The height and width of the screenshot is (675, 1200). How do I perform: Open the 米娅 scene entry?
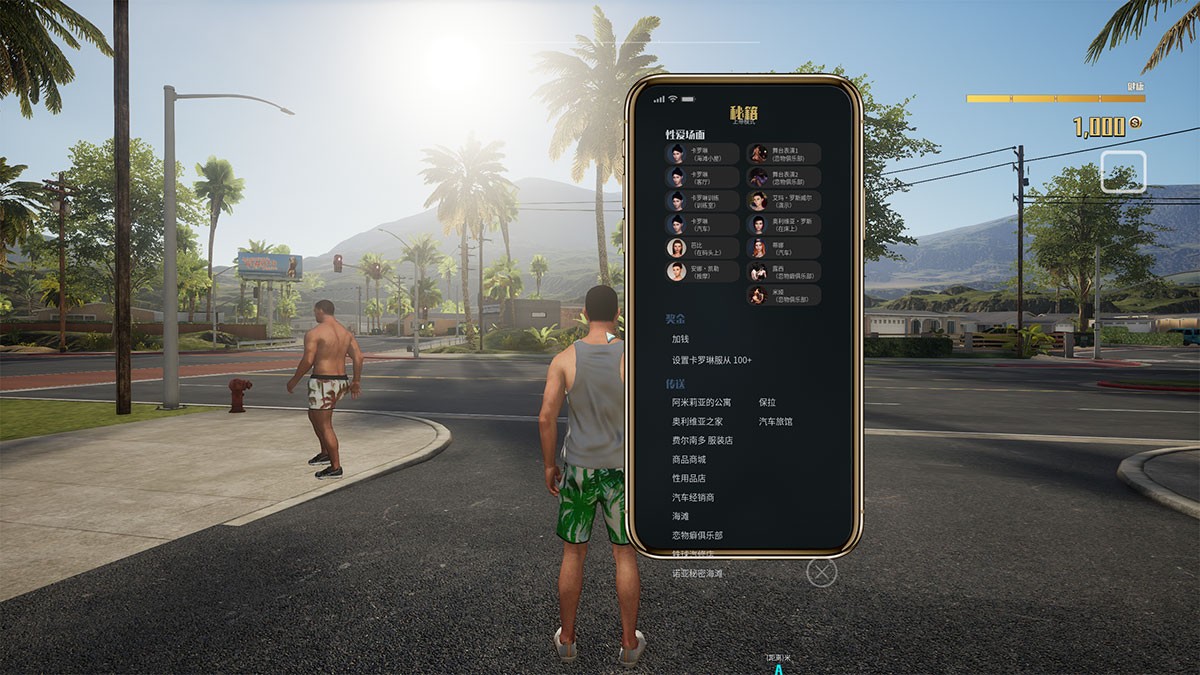784,295
